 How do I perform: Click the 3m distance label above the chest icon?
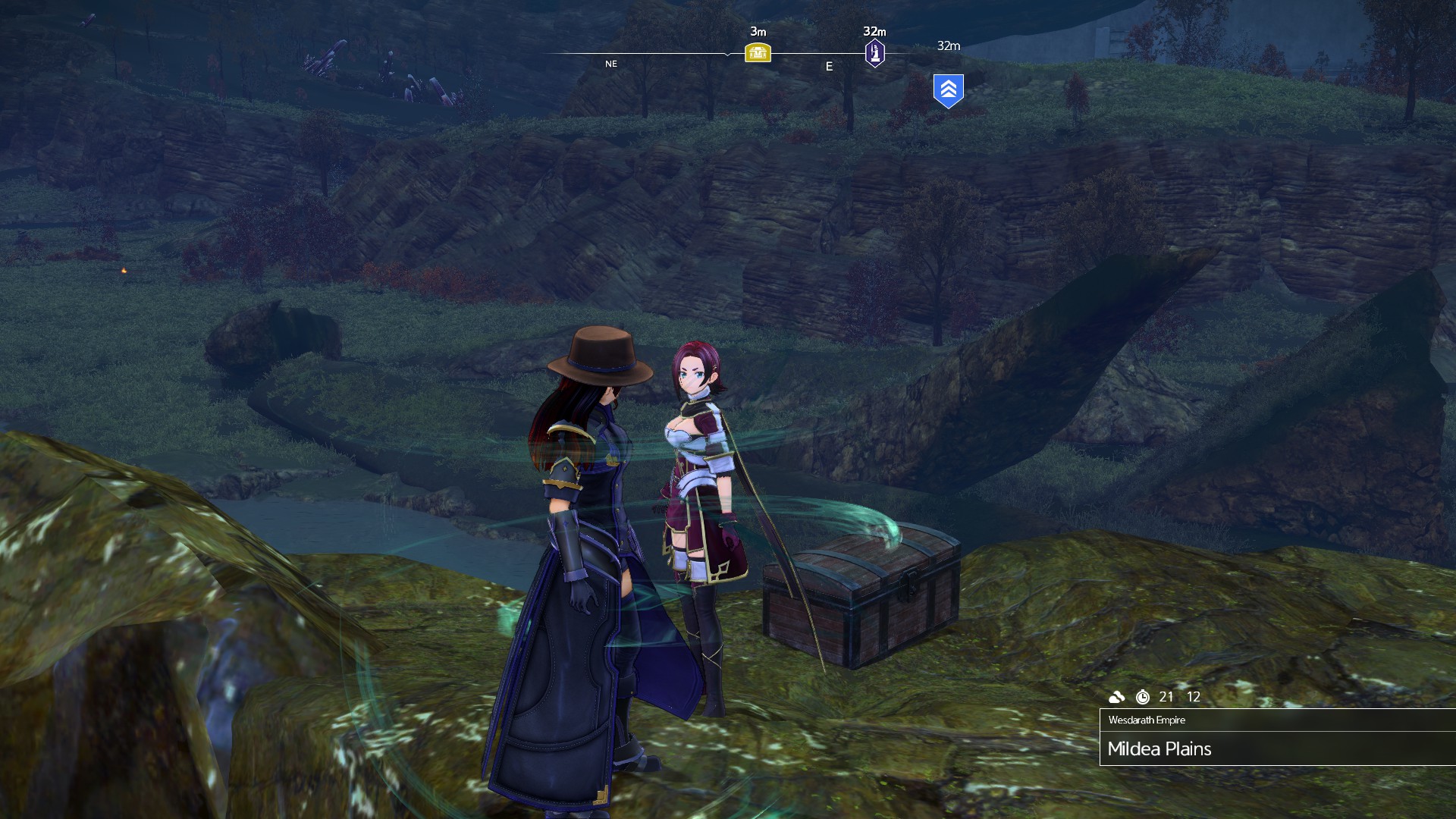coord(758,32)
